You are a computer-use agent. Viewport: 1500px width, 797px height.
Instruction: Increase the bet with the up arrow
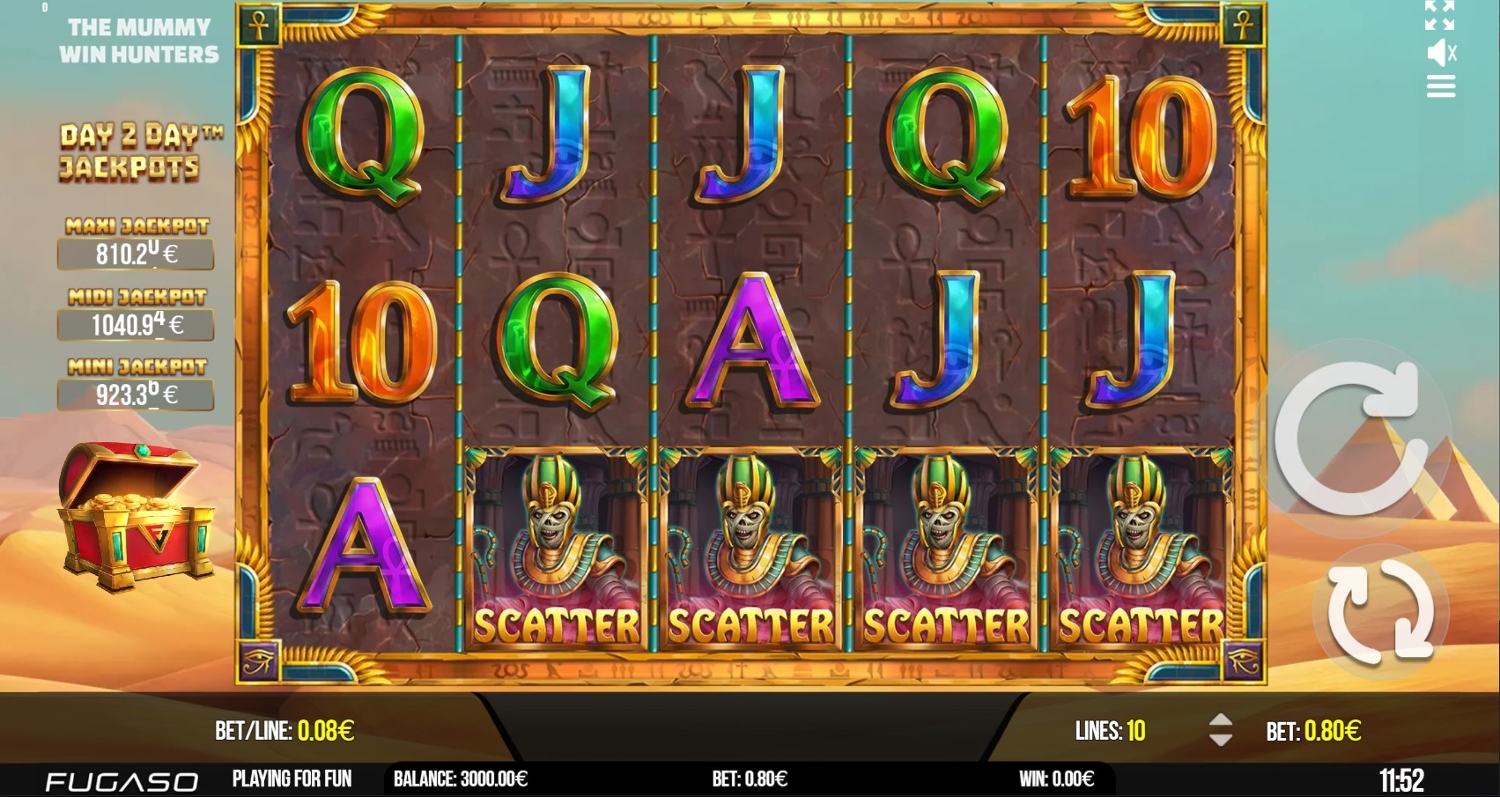1220,720
